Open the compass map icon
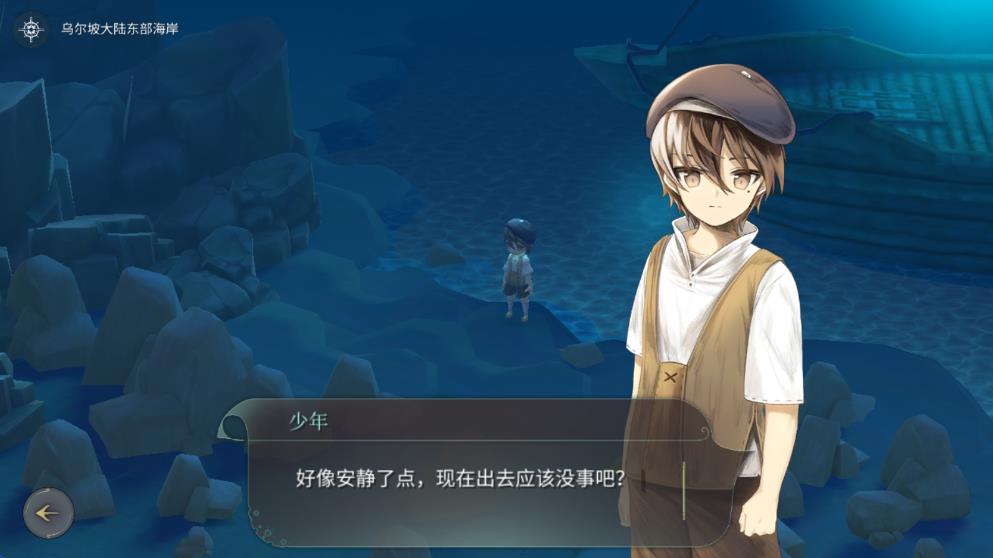Image resolution: width=993 pixels, height=558 pixels. (x=31, y=29)
